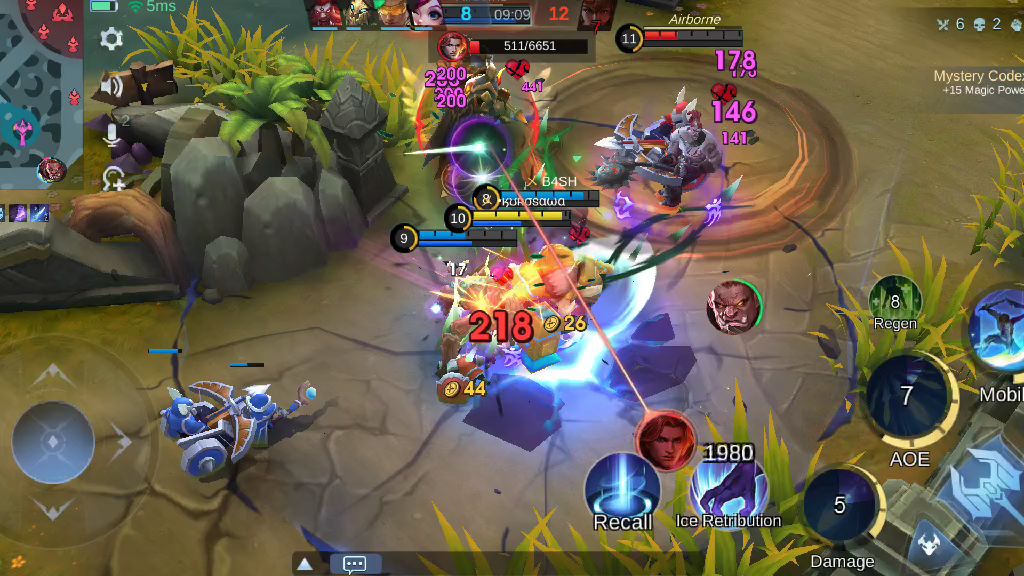Fire the Damage skill button
This screenshot has height=576, width=1024.
840,506
